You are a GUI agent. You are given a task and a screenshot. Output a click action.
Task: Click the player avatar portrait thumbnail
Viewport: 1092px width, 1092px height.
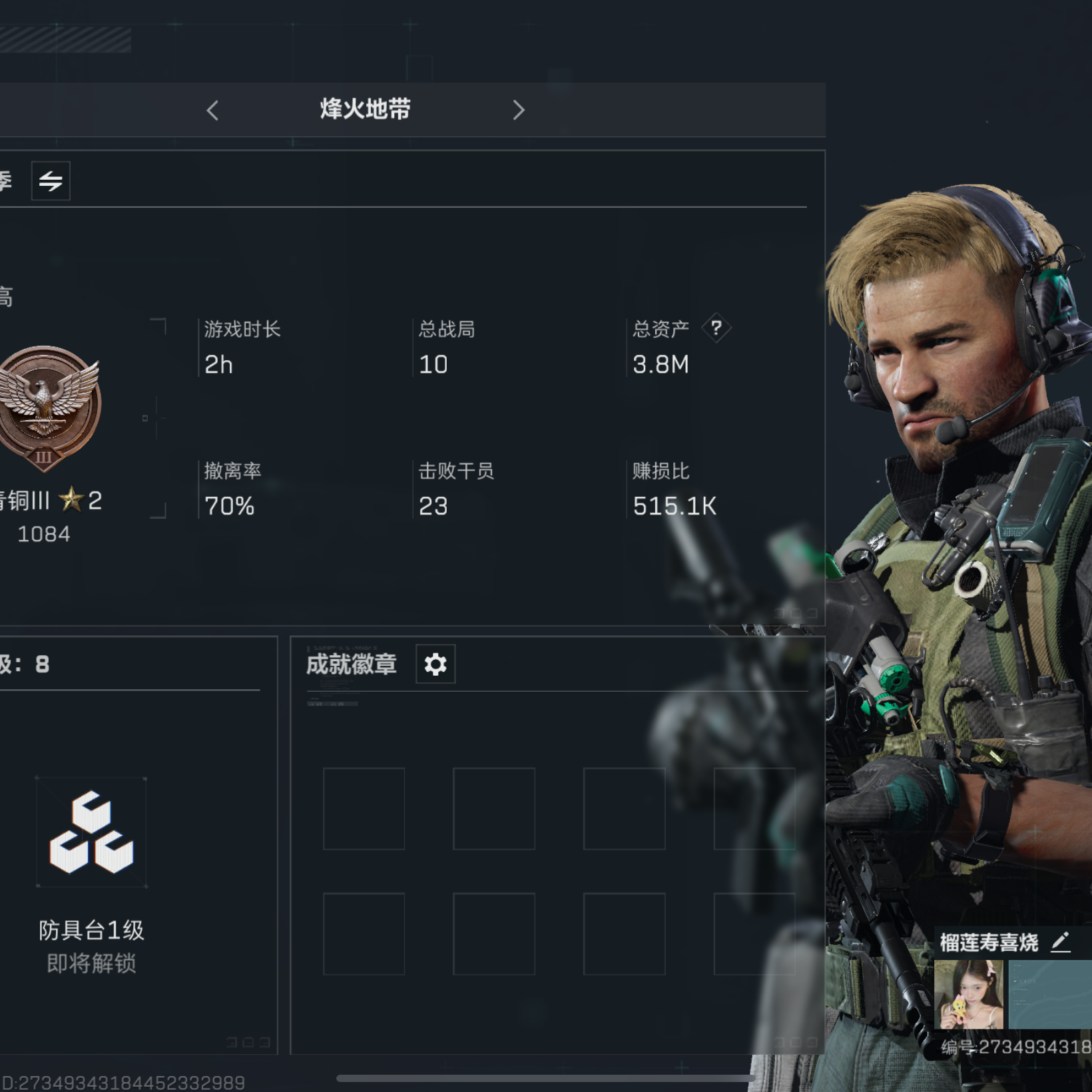(x=969, y=995)
